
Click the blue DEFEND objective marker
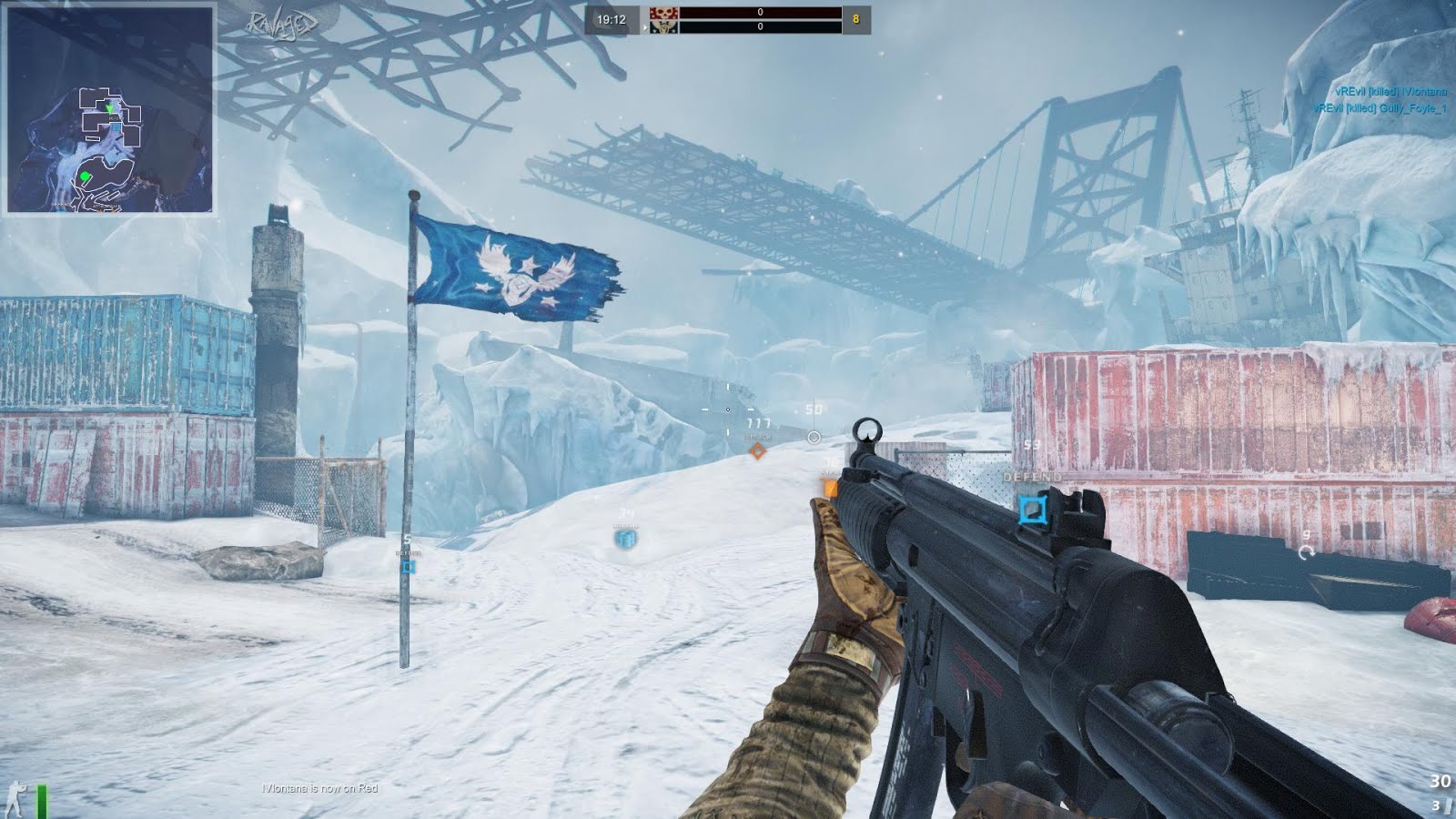(1030, 510)
